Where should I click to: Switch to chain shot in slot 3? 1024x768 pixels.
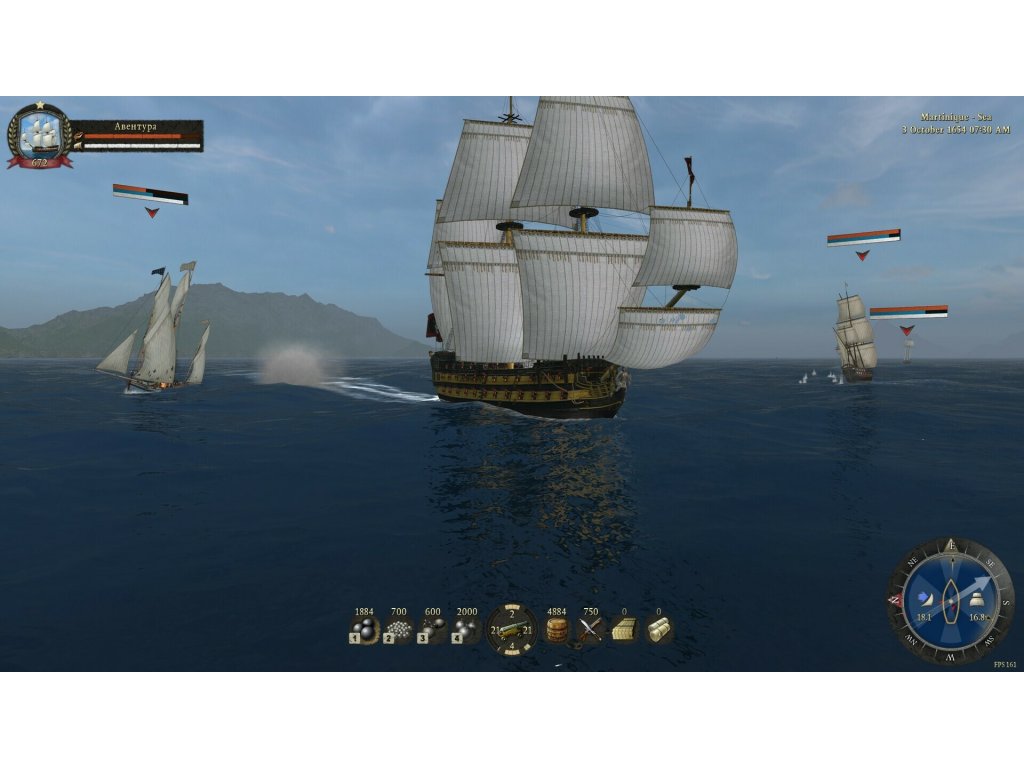(432, 630)
